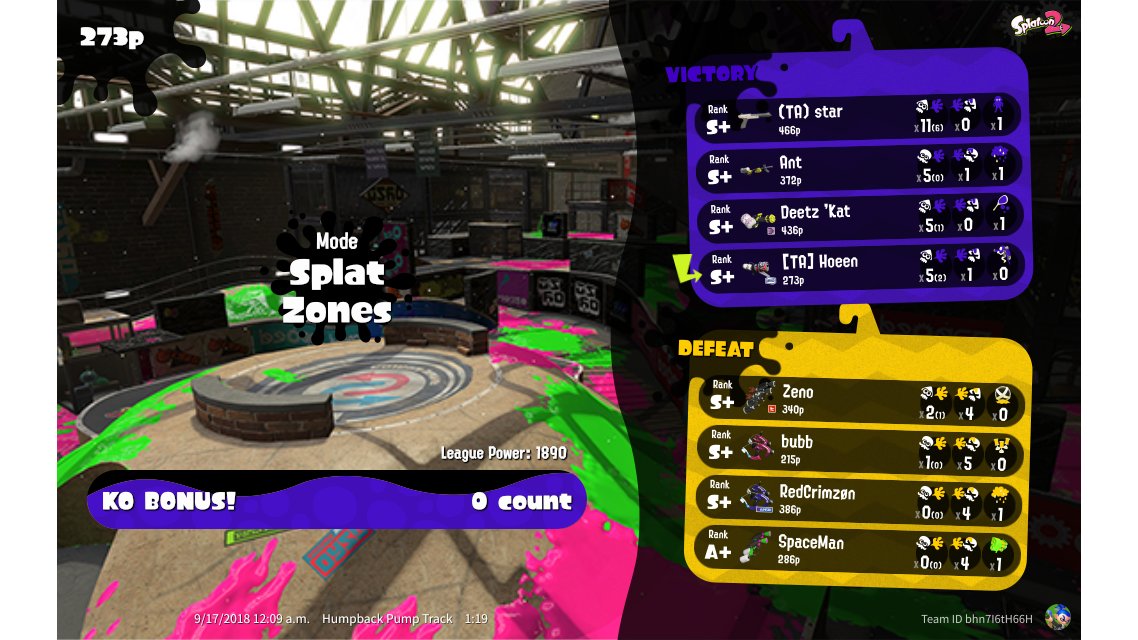Select (TA) star's player row

click(x=860, y=117)
